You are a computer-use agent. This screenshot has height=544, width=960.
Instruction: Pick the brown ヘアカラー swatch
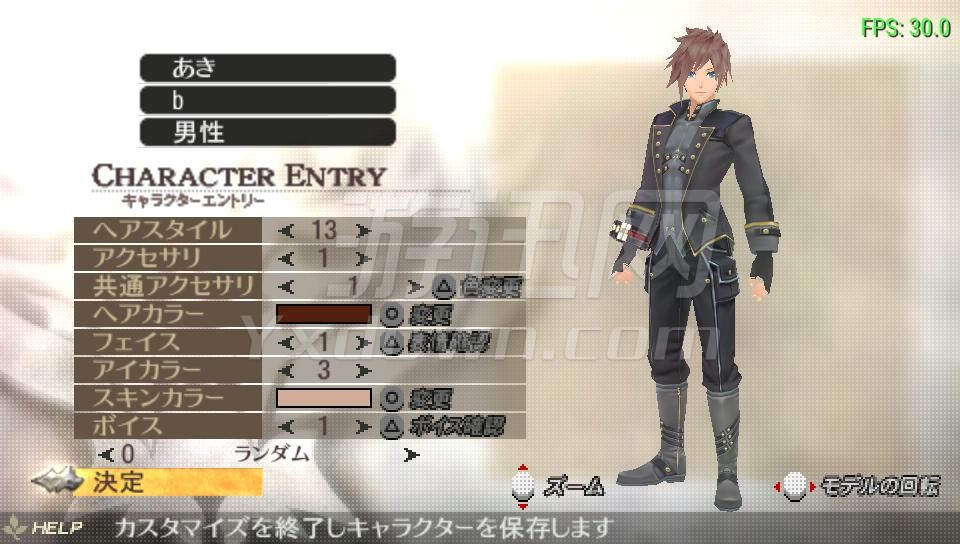[323, 314]
